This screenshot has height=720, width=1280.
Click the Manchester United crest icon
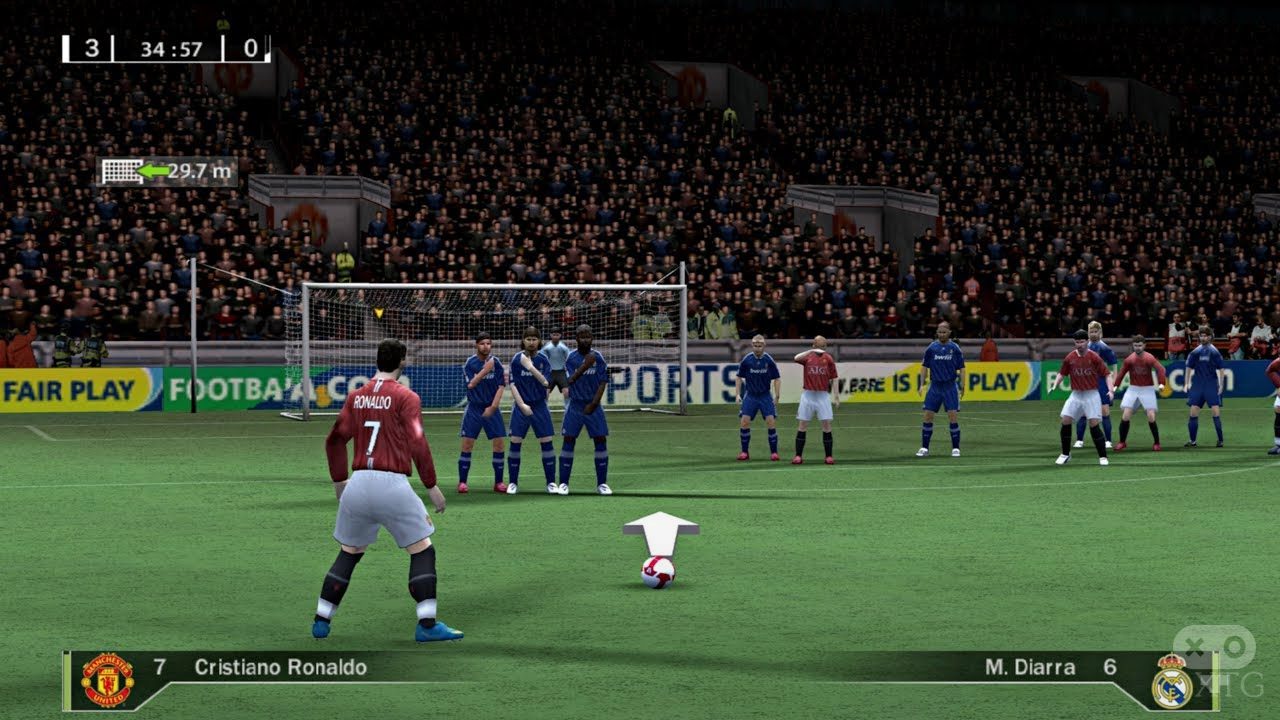point(107,679)
